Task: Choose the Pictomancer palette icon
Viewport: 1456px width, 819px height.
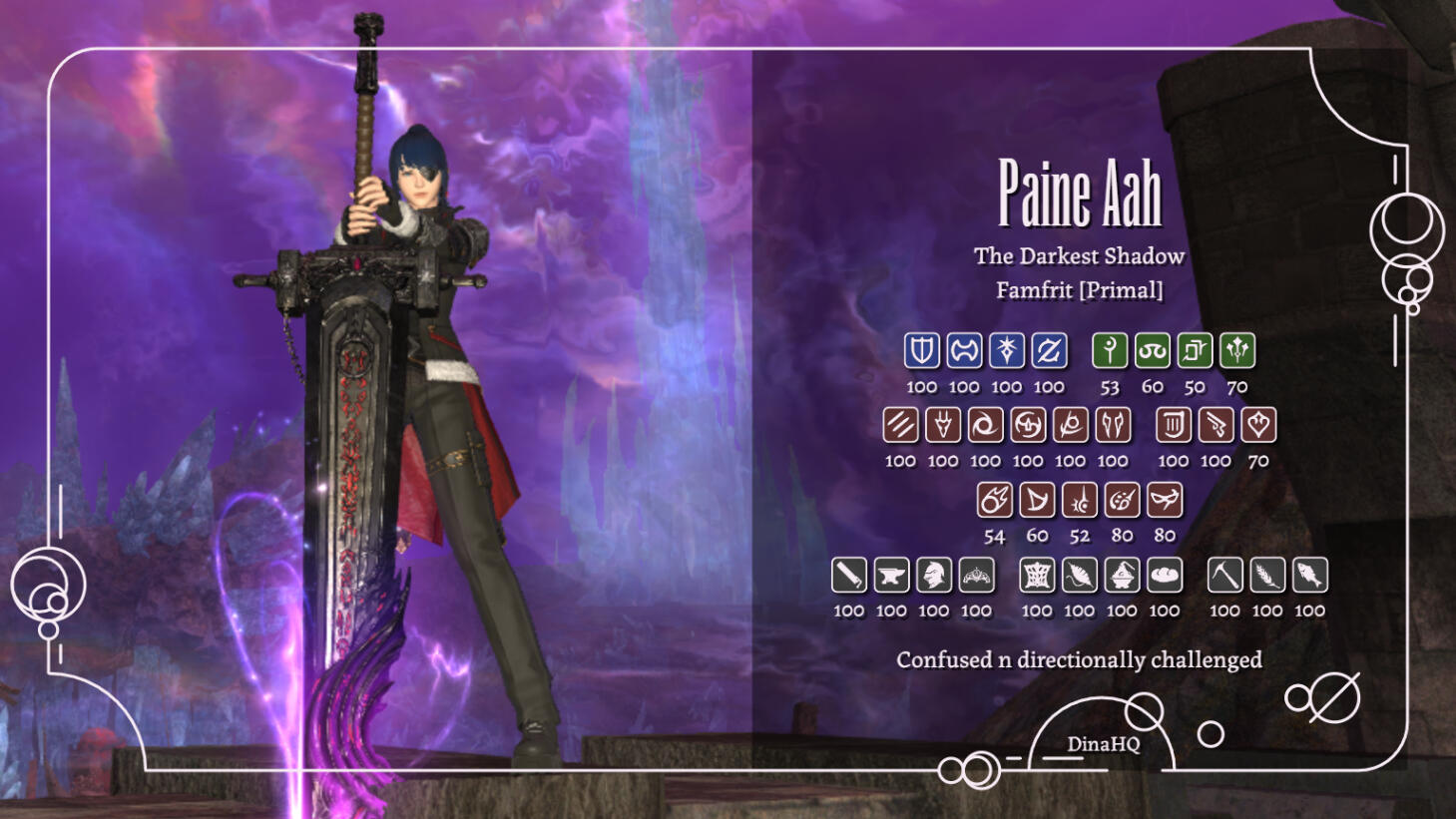Action: 1122,500
